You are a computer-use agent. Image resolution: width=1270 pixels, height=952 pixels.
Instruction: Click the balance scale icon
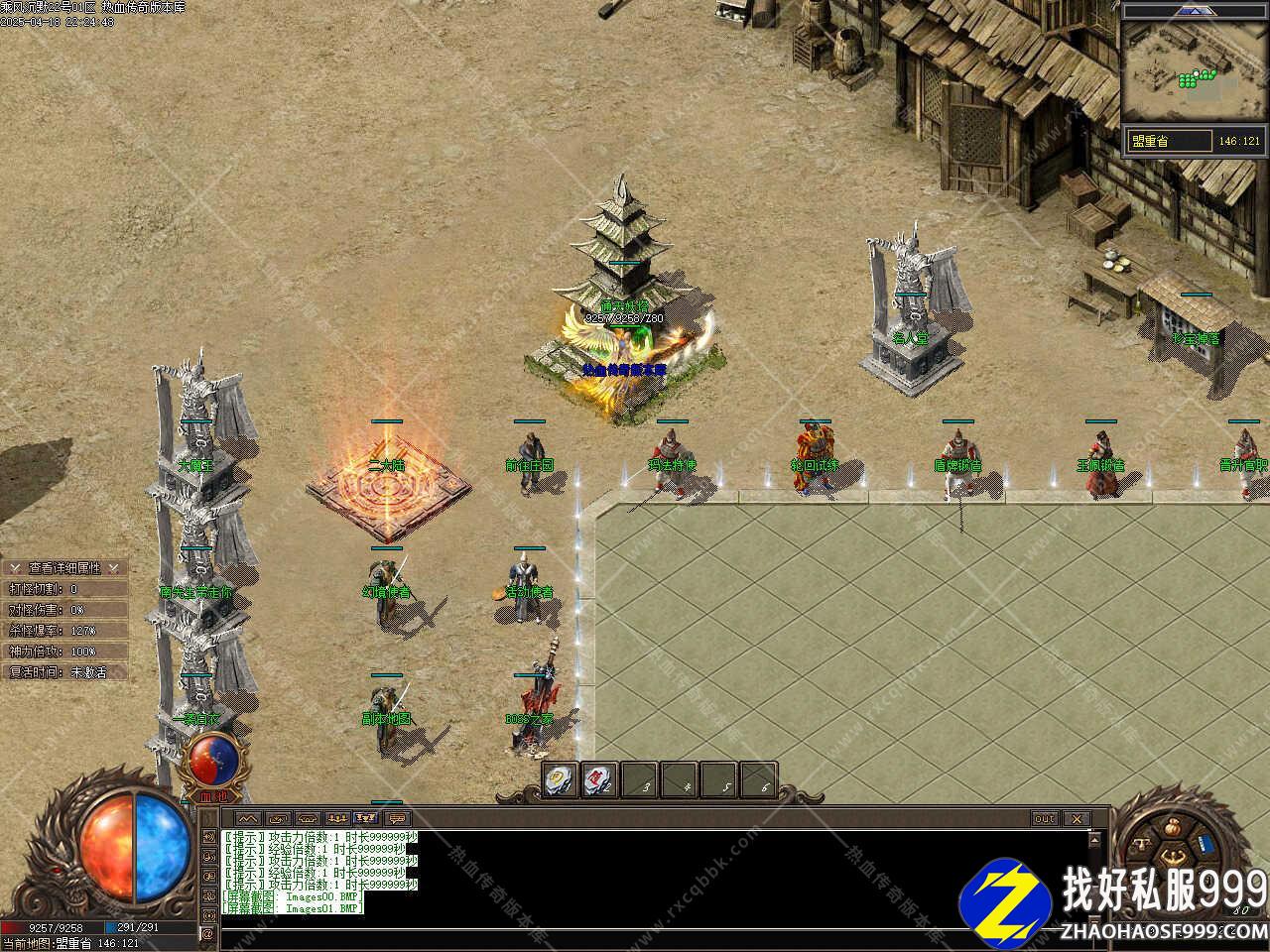1140,844
